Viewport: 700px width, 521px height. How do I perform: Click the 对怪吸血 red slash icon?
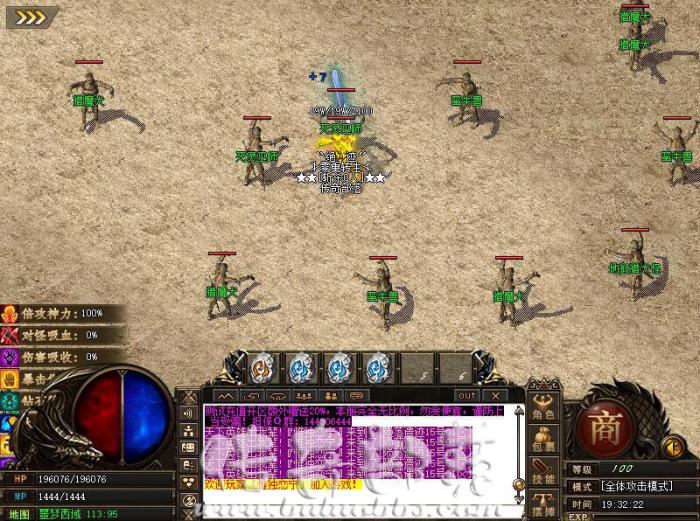(x=10, y=335)
